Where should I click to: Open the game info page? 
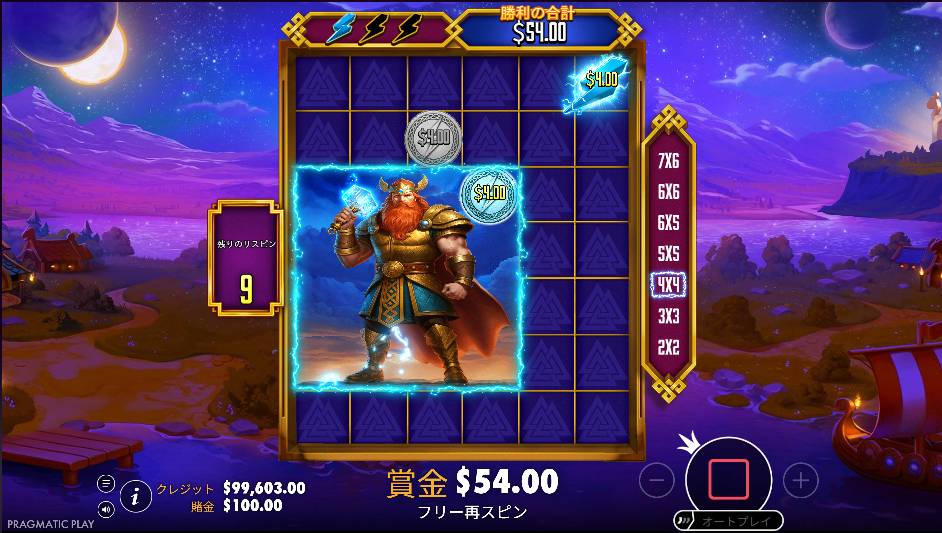tap(134, 492)
